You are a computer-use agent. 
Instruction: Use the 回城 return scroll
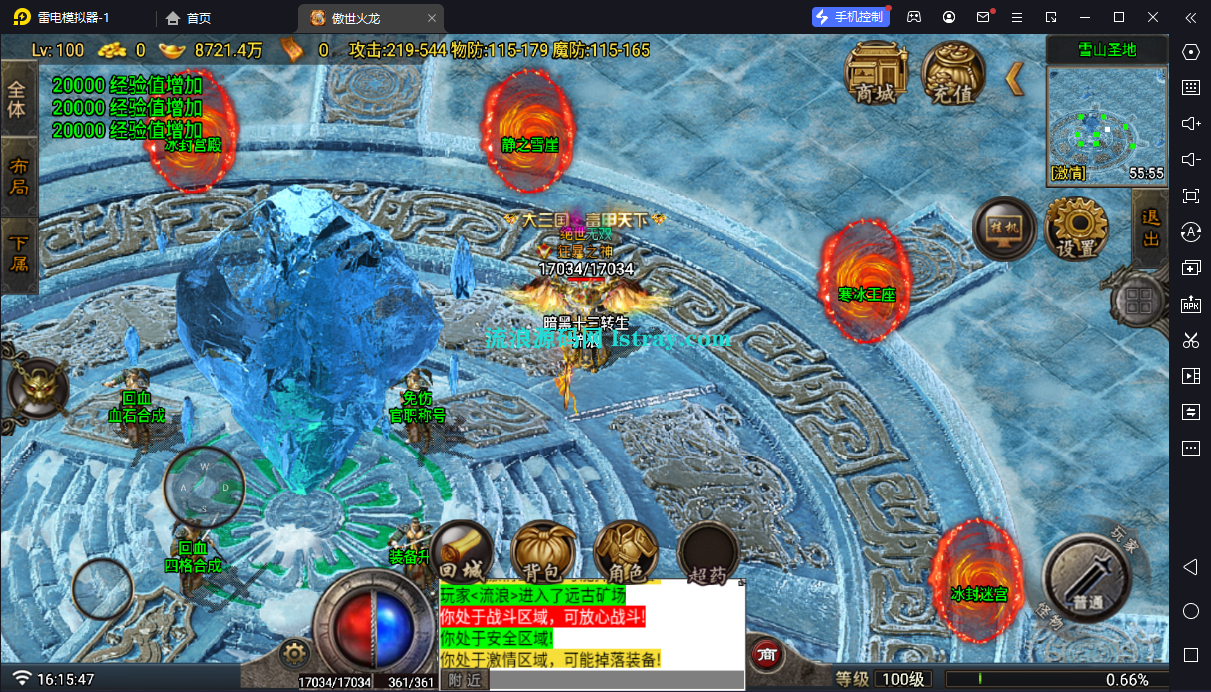(x=462, y=553)
